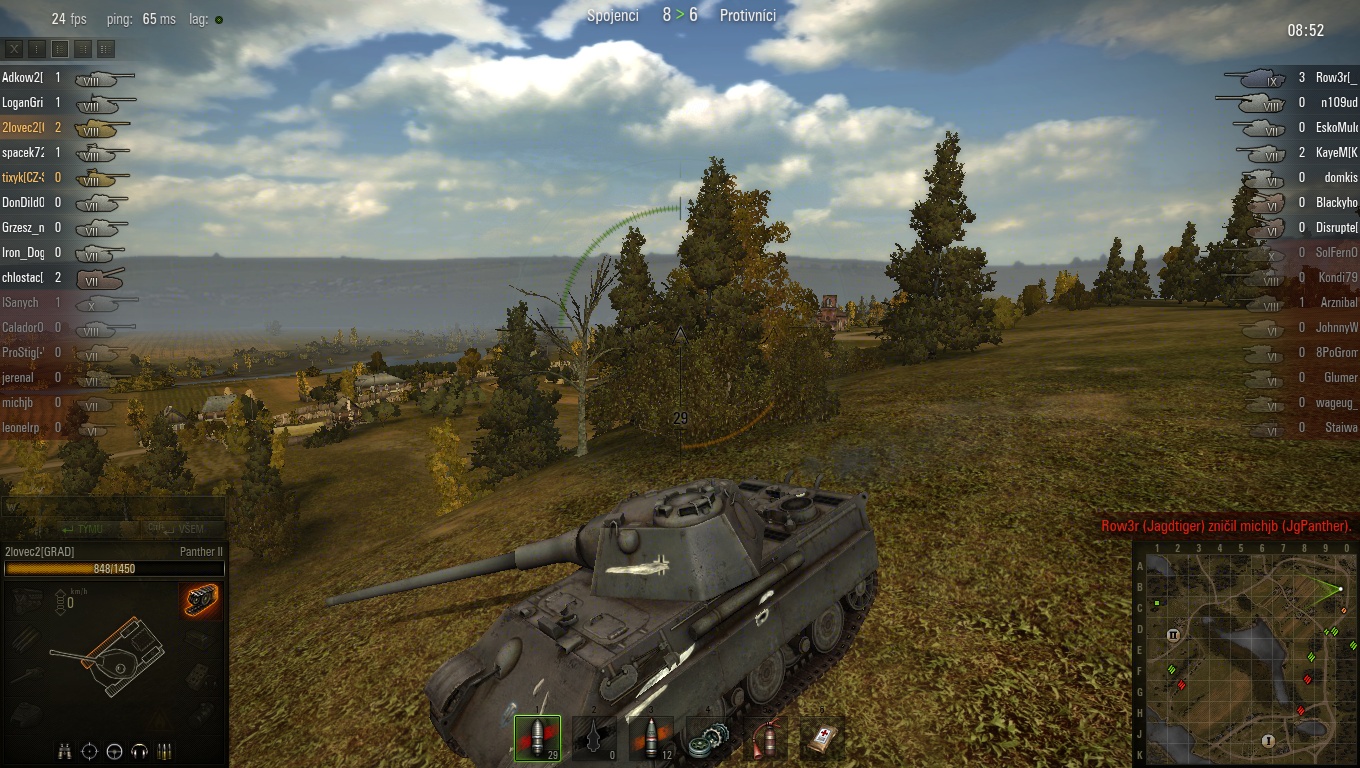Select the armor-piercing shell with 29 rounds
The width and height of the screenshot is (1360, 768).
pos(537,738)
